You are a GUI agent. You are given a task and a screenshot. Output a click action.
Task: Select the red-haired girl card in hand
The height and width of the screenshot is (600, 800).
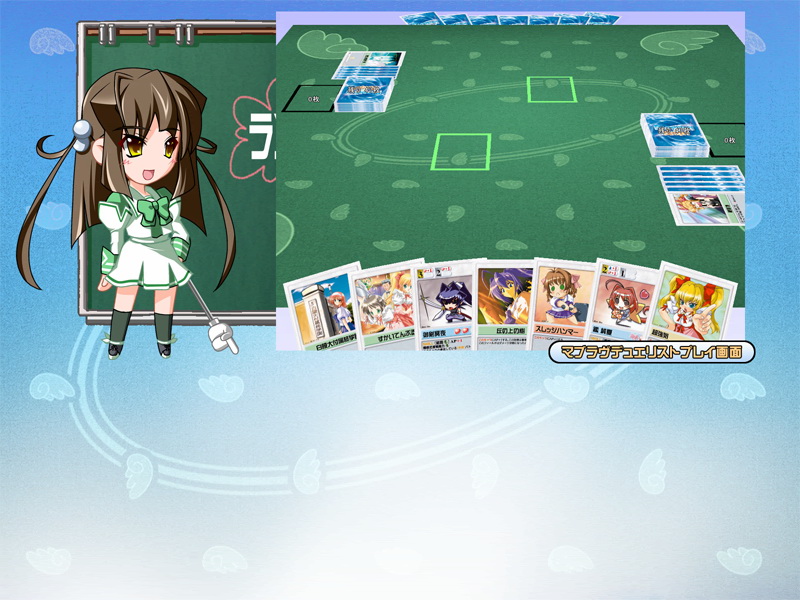pyautogui.click(x=624, y=302)
